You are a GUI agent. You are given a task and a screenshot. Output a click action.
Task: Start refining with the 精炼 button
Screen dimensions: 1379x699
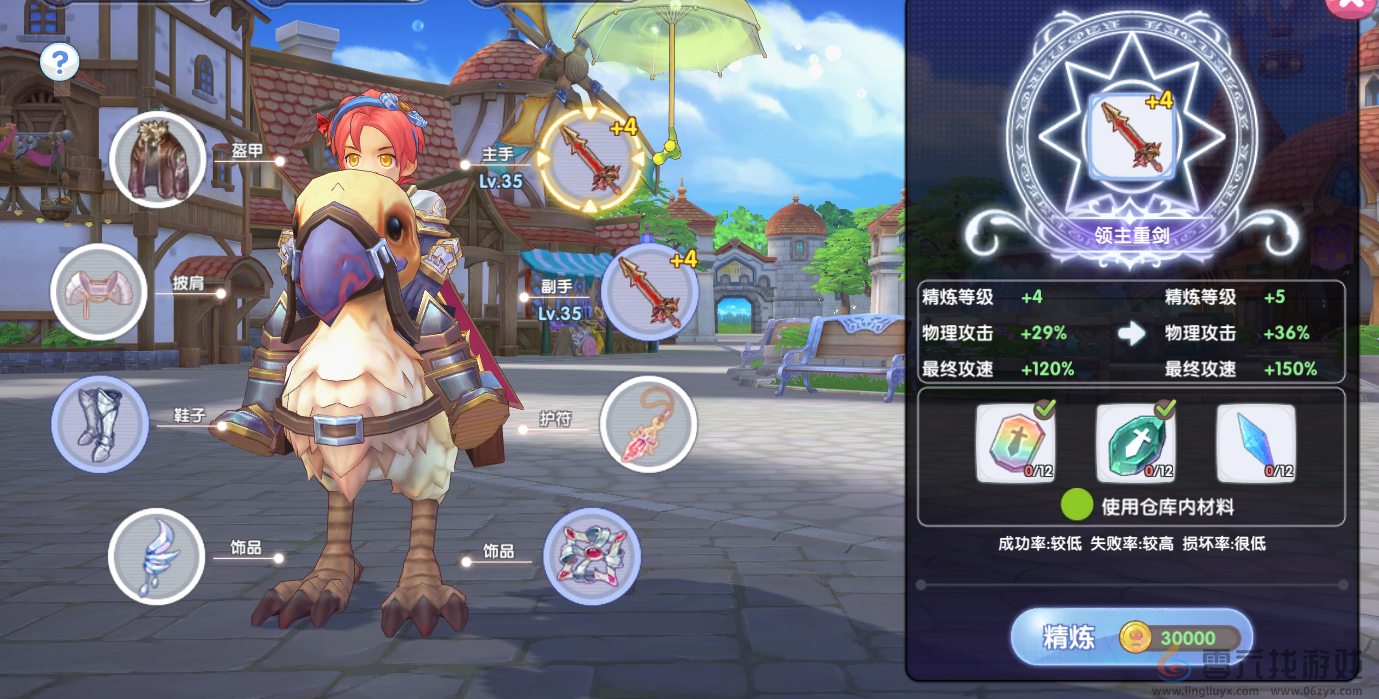click(x=1131, y=638)
